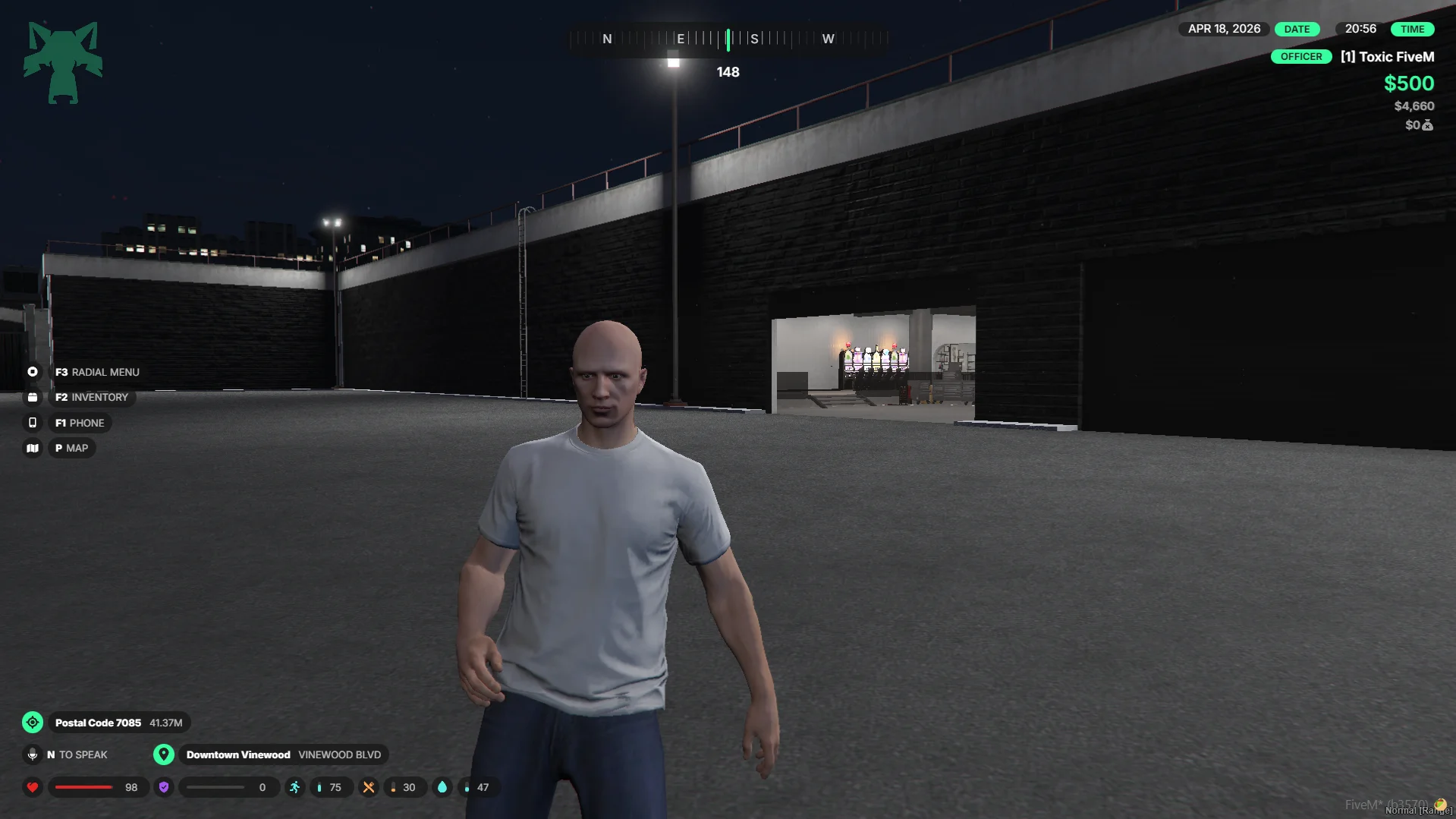Open the map icon

coord(33,448)
